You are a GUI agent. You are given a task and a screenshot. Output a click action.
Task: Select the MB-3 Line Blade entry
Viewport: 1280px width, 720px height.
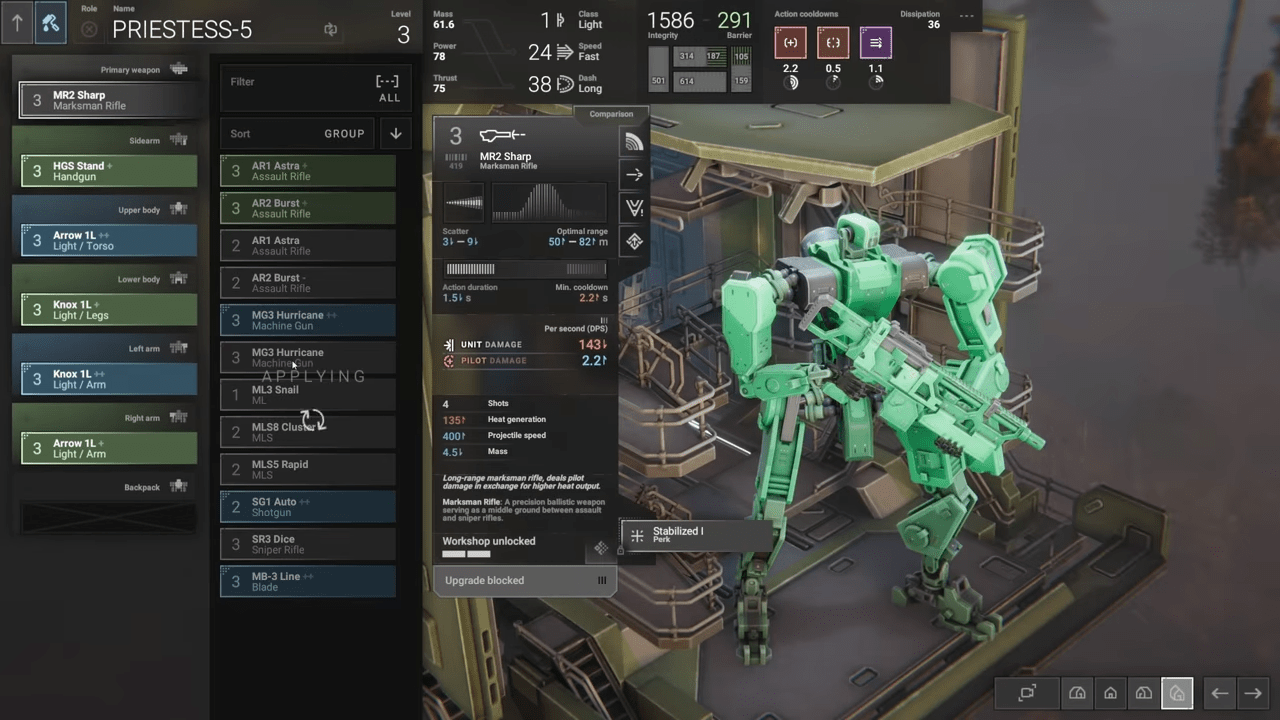[x=307, y=581]
